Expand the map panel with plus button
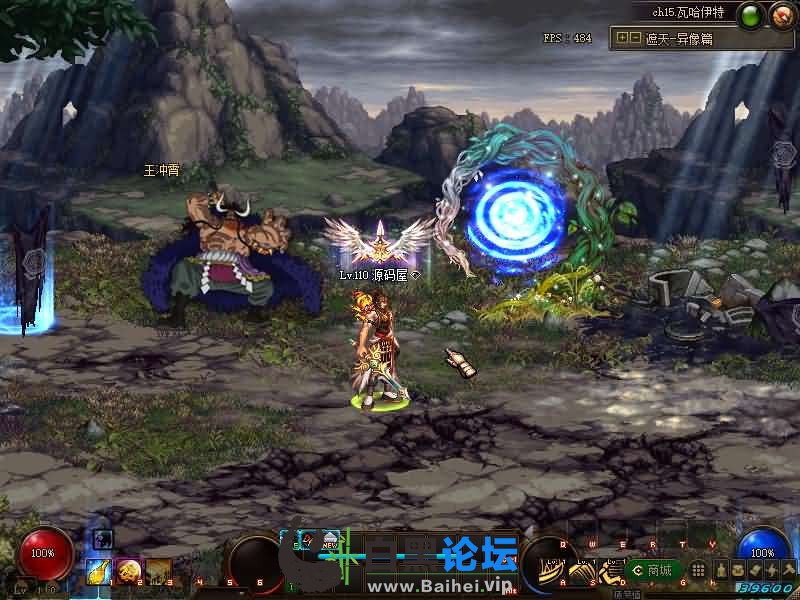800x600 pixels. (x=623, y=37)
